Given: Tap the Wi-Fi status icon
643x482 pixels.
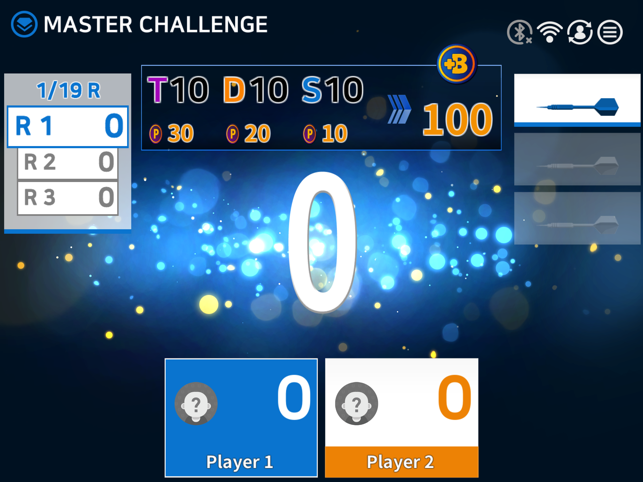Looking at the screenshot, I should click(549, 32).
